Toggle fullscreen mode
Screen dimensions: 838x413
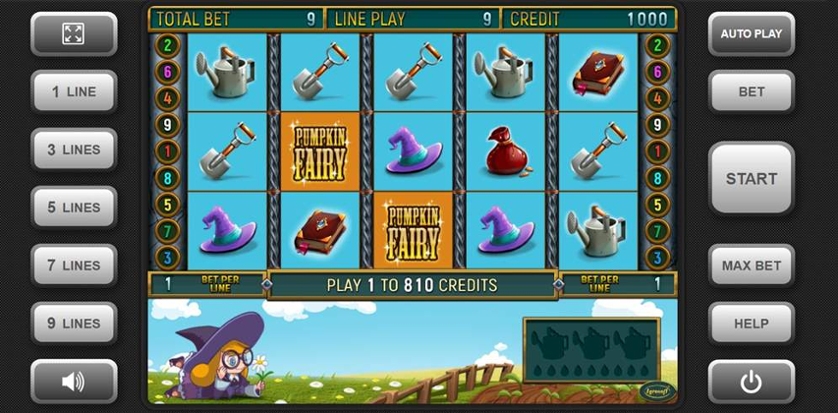(73, 33)
